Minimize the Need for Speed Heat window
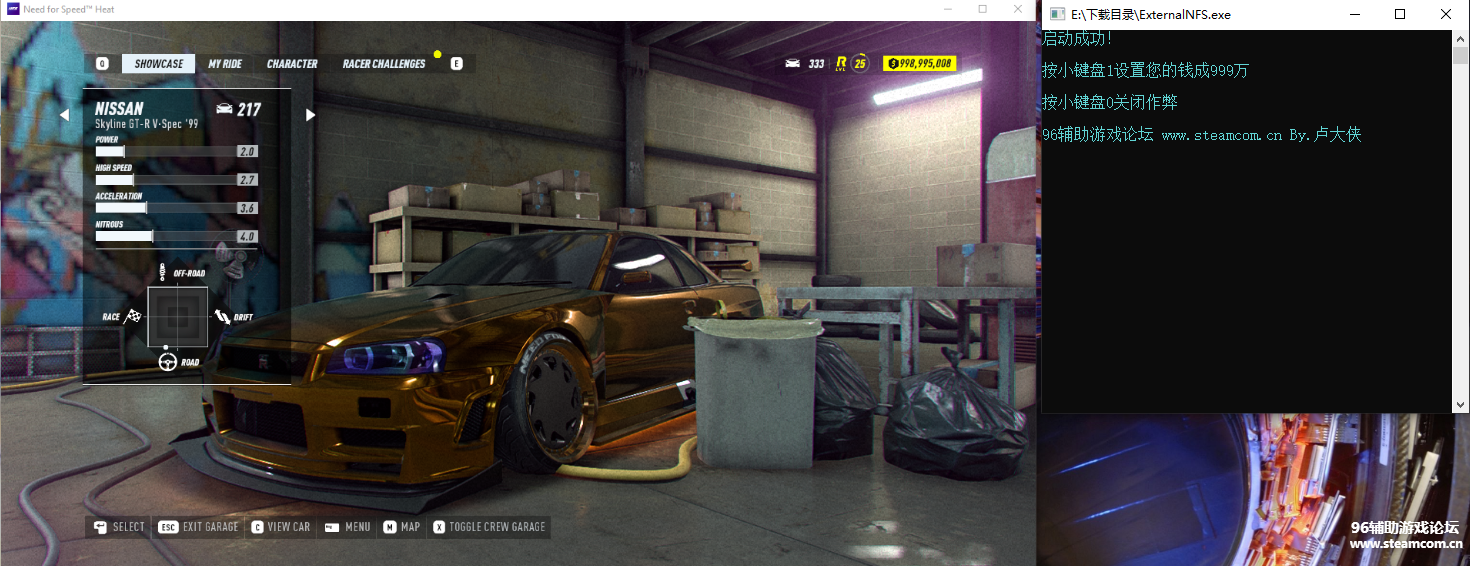This screenshot has width=1470, height=566. (947, 9)
